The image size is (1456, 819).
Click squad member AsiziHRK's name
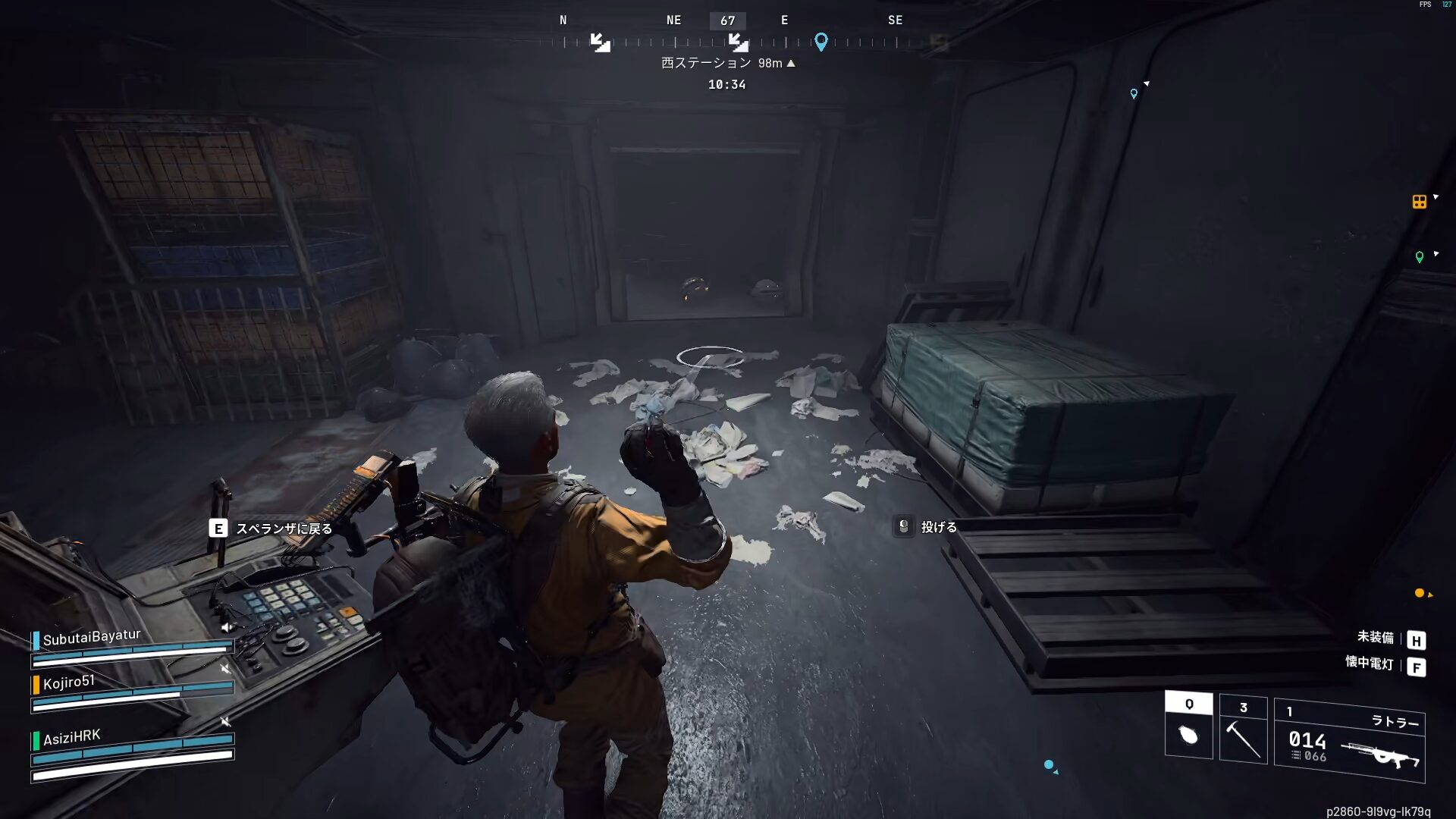pos(71,737)
